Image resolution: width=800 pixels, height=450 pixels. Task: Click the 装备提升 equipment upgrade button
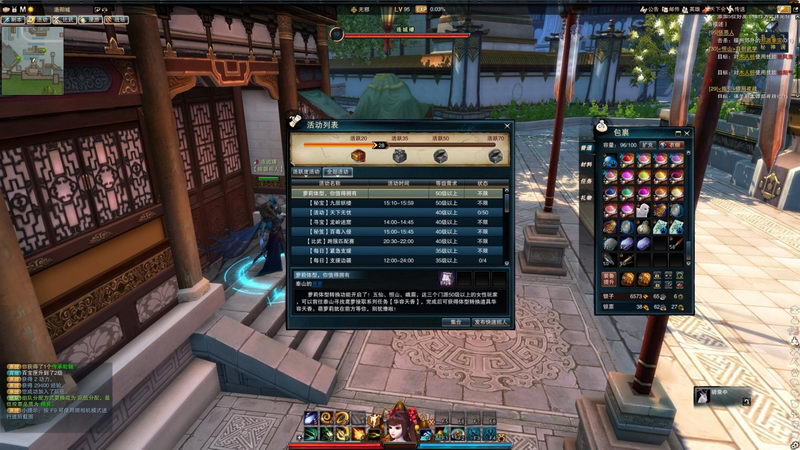610,277
